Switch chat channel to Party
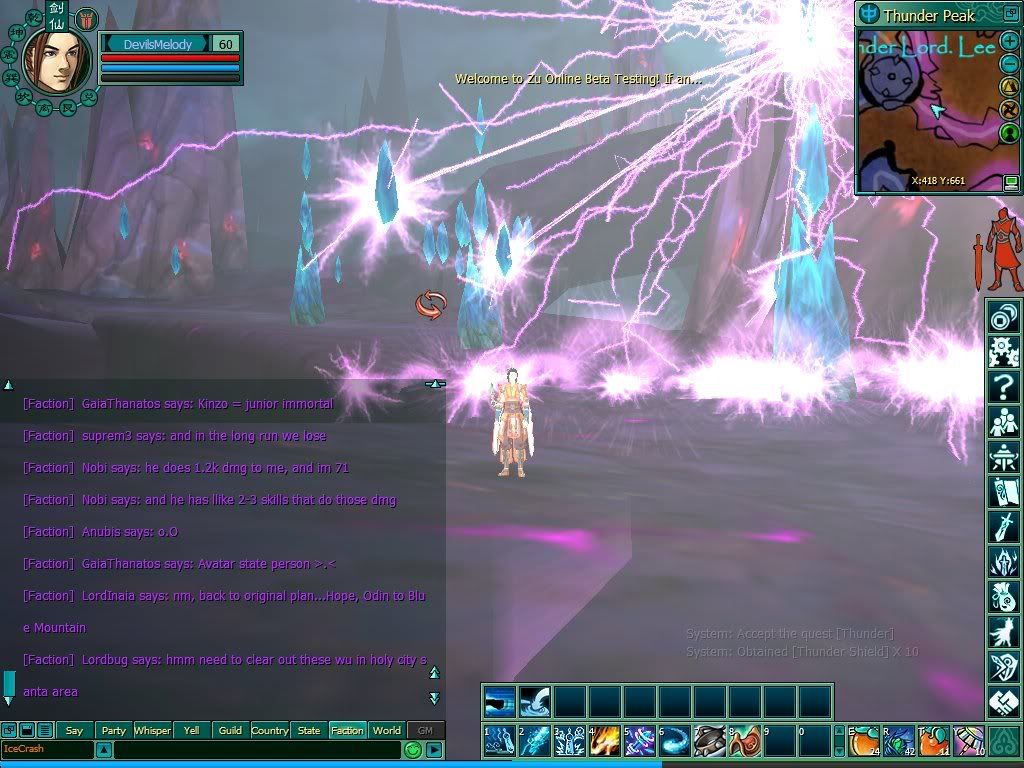The width and height of the screenshot is (1024, 768). (114, 730)
